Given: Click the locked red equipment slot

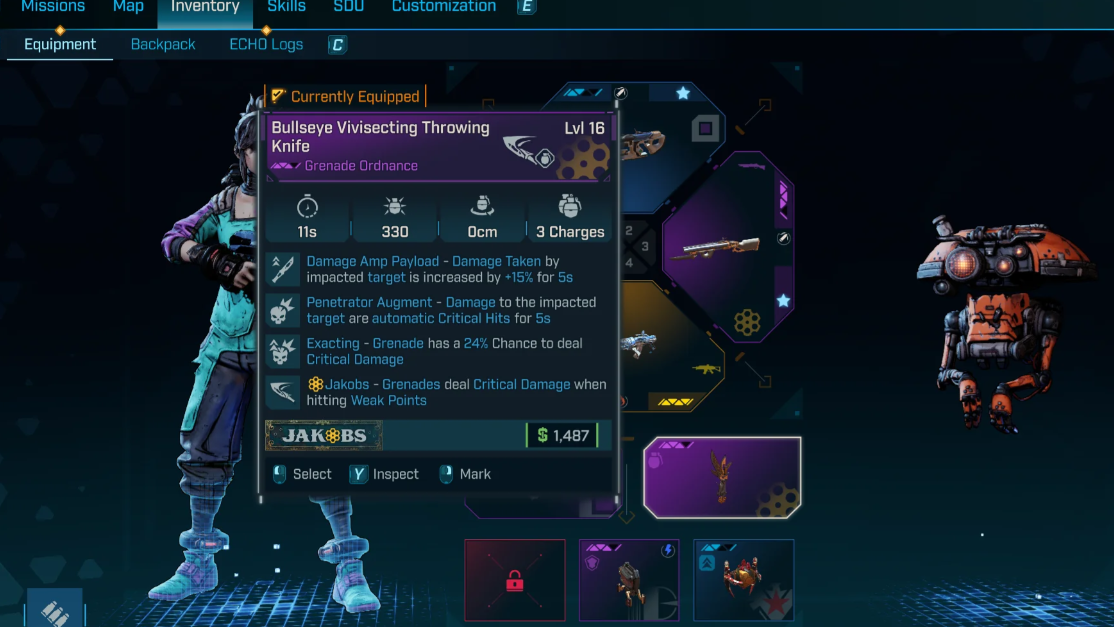Looking at the screenshot, I should point(515,581).
